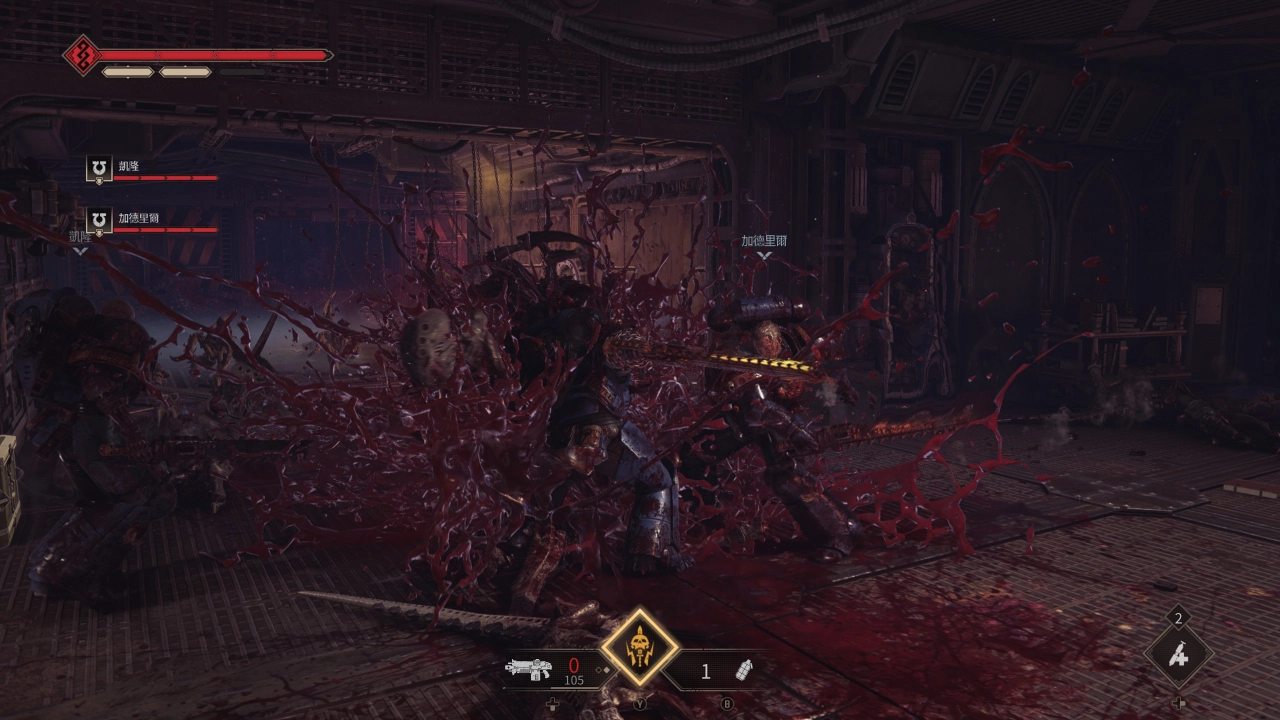Screen dimensions: 1280x720
Task: Use the medicae stim diamond icon
Action: tap(1179, 656)
